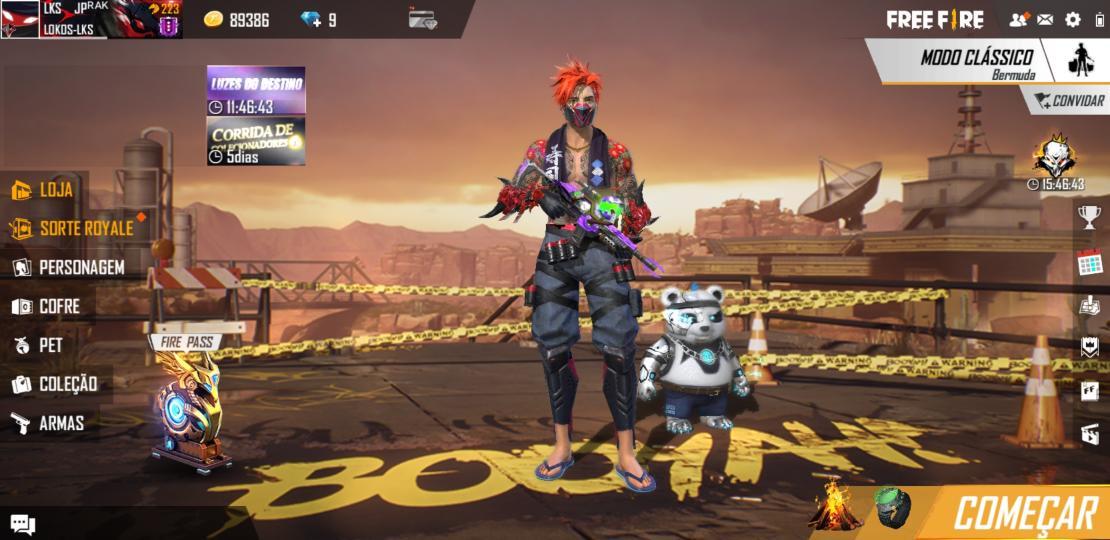The height and width of the screenshot is (540, 1110).
Task: Select the campfire loadout item
Action: pyautogui.click(x=834, y=506)
